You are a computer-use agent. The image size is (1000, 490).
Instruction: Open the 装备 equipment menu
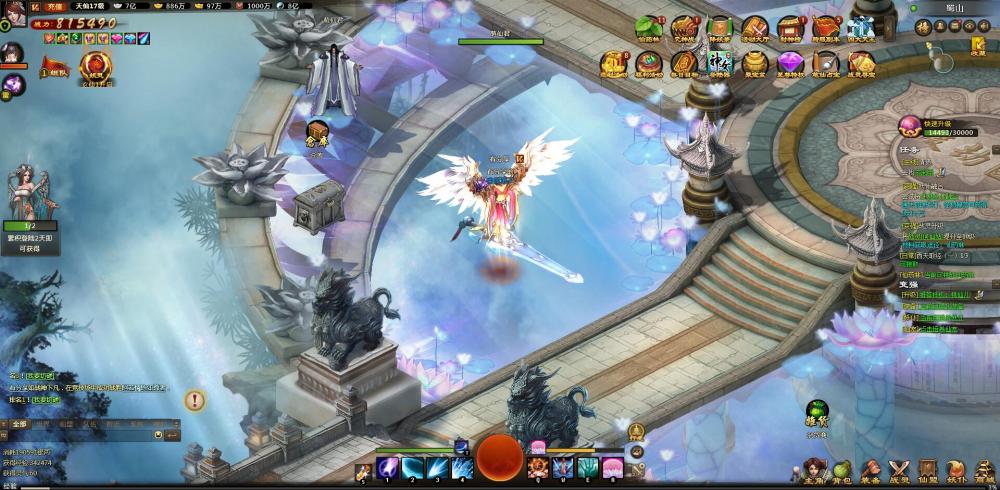coord(871,469)
